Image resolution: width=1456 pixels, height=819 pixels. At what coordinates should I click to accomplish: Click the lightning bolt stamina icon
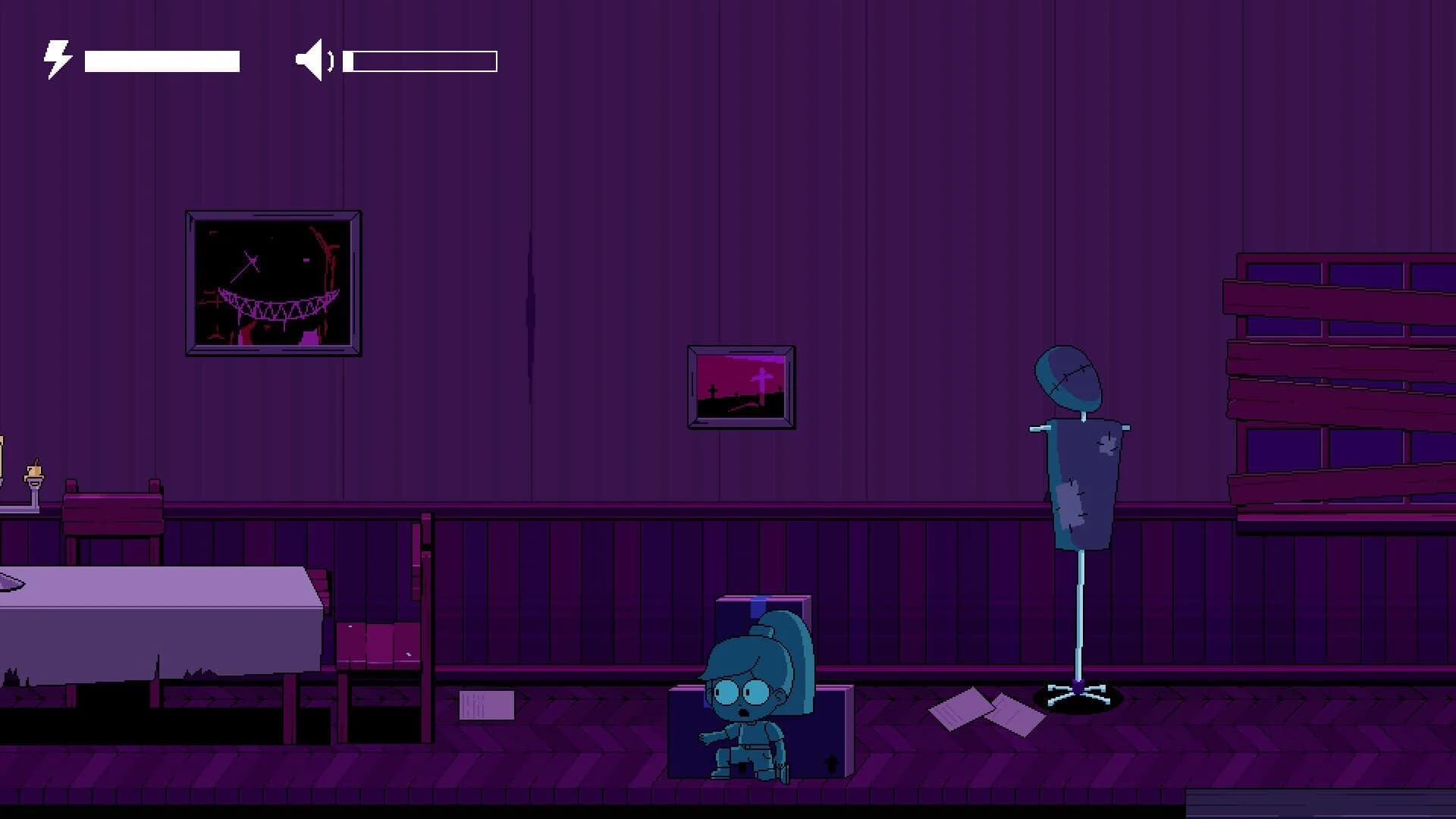click(56, 58)
